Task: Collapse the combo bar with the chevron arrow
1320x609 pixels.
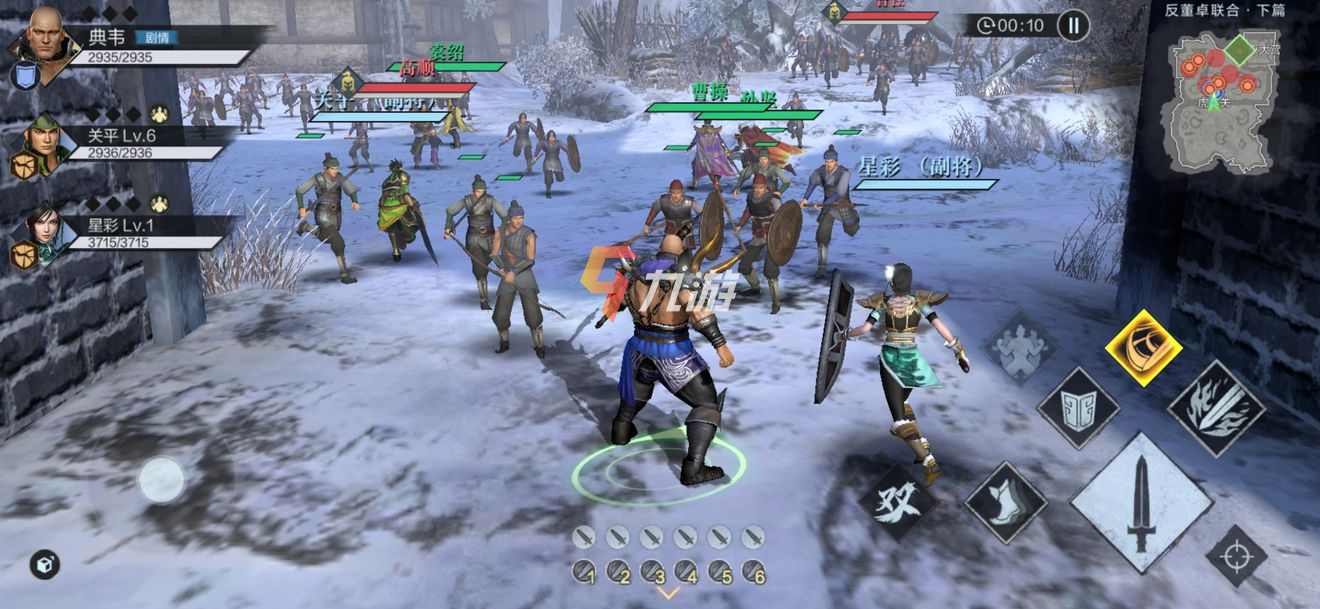Action: point(667,593)
